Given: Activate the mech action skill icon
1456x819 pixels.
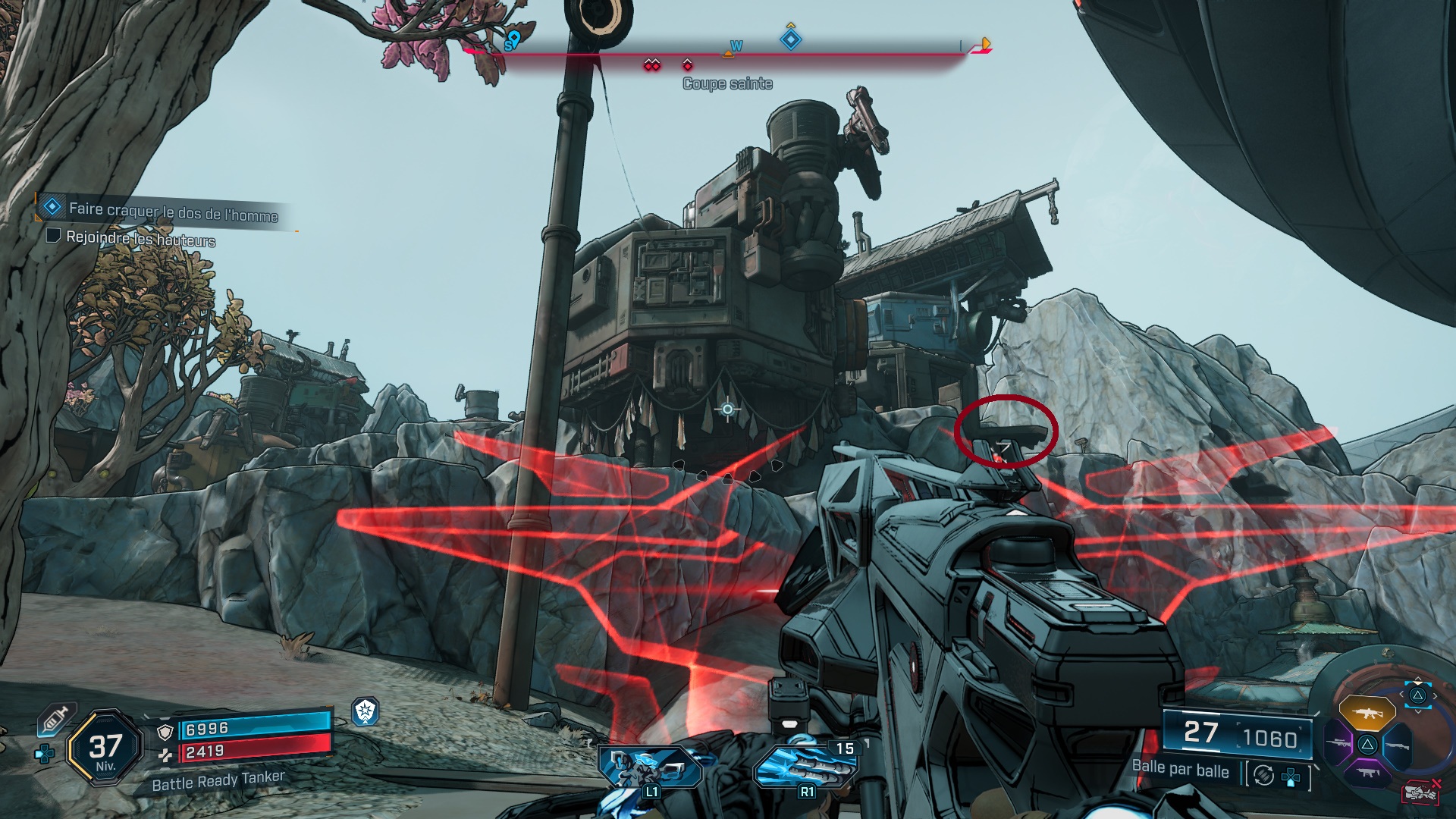Looking at the screenshot, I should (651, 766).
